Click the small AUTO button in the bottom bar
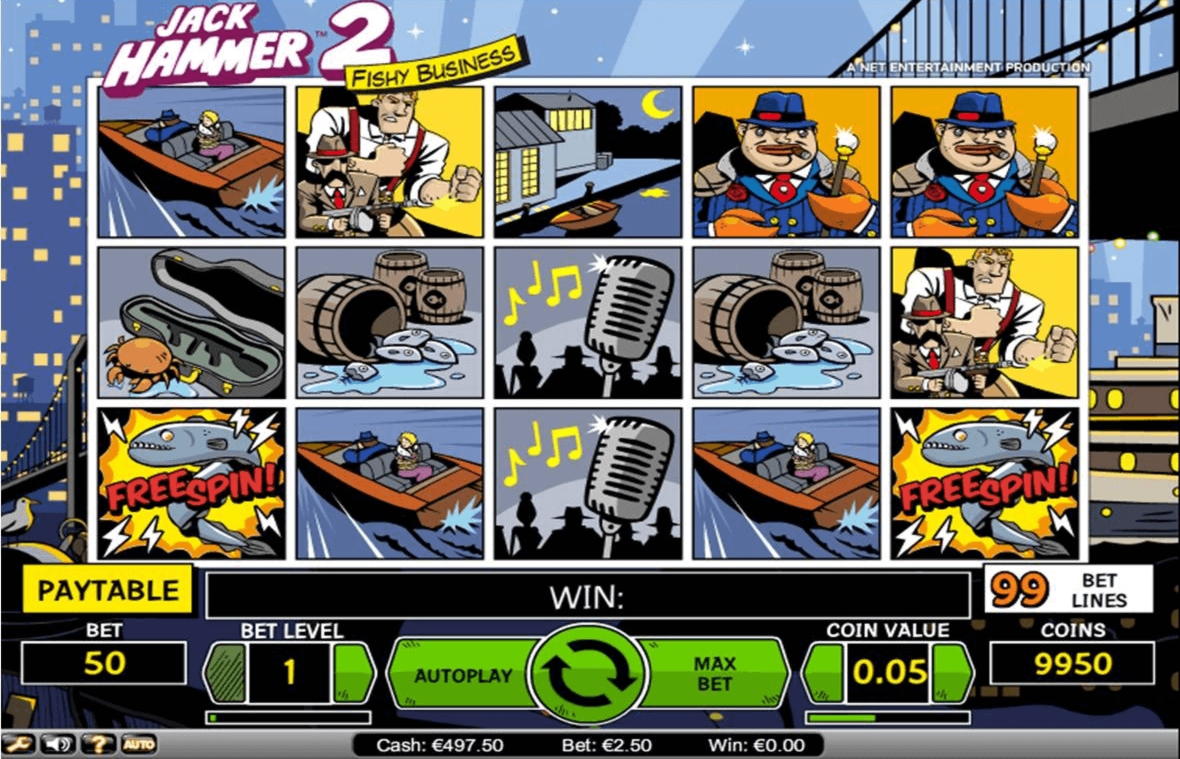The image size is (1180, 759). coord(138,744)
